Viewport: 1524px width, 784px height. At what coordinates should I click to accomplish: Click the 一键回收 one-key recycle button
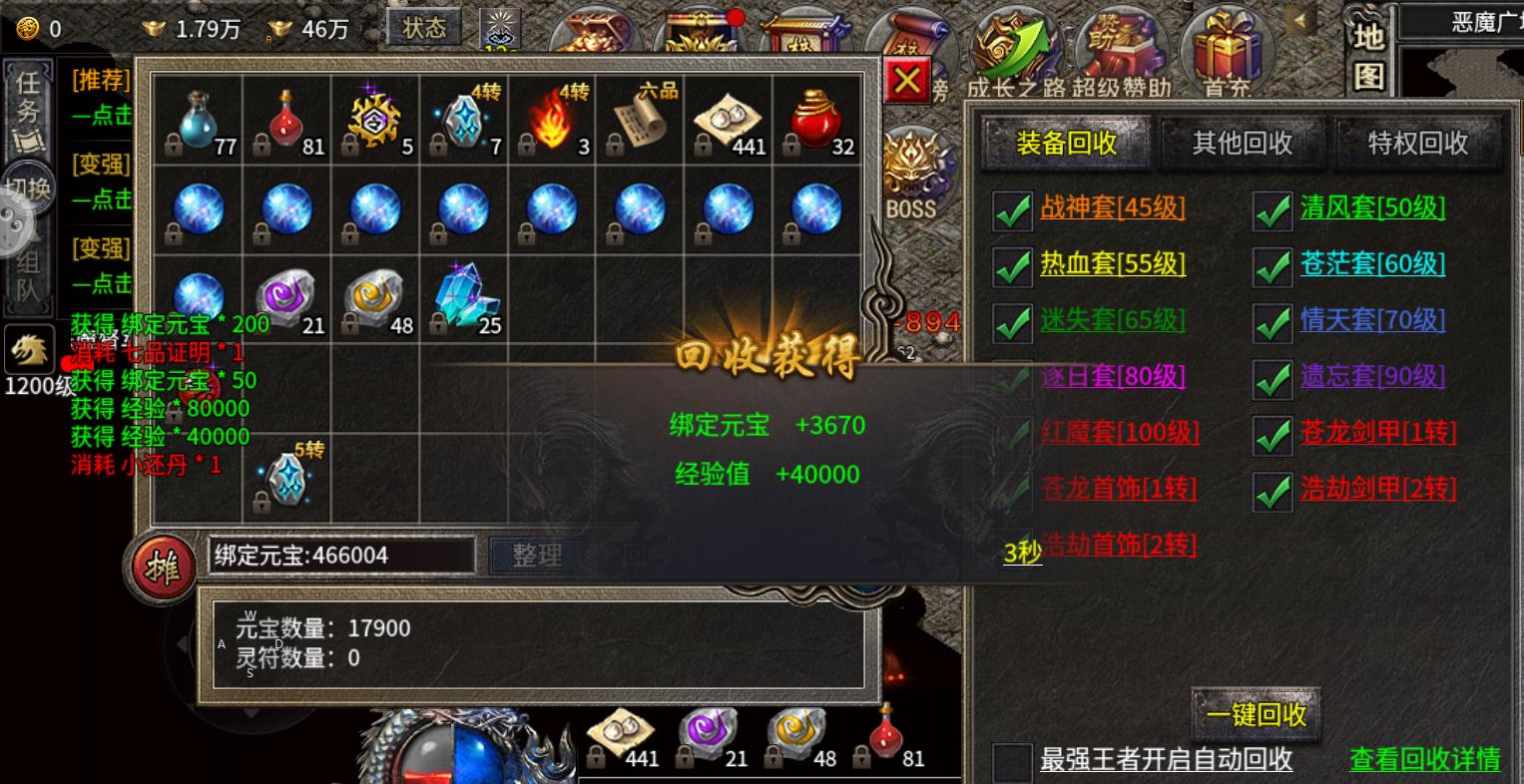coord(1257,714)
